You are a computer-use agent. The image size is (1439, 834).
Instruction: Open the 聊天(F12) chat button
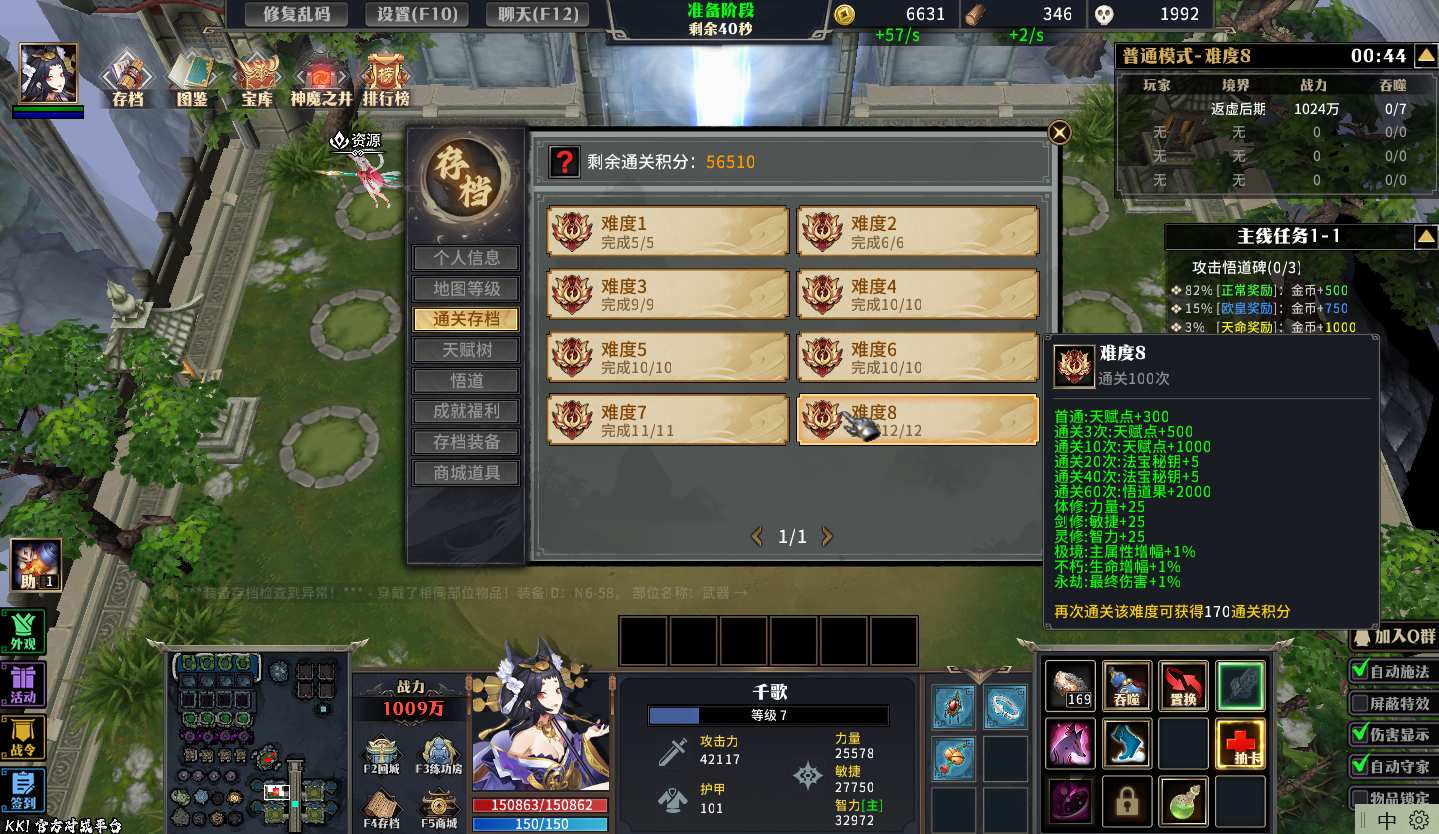pos(536,14)
